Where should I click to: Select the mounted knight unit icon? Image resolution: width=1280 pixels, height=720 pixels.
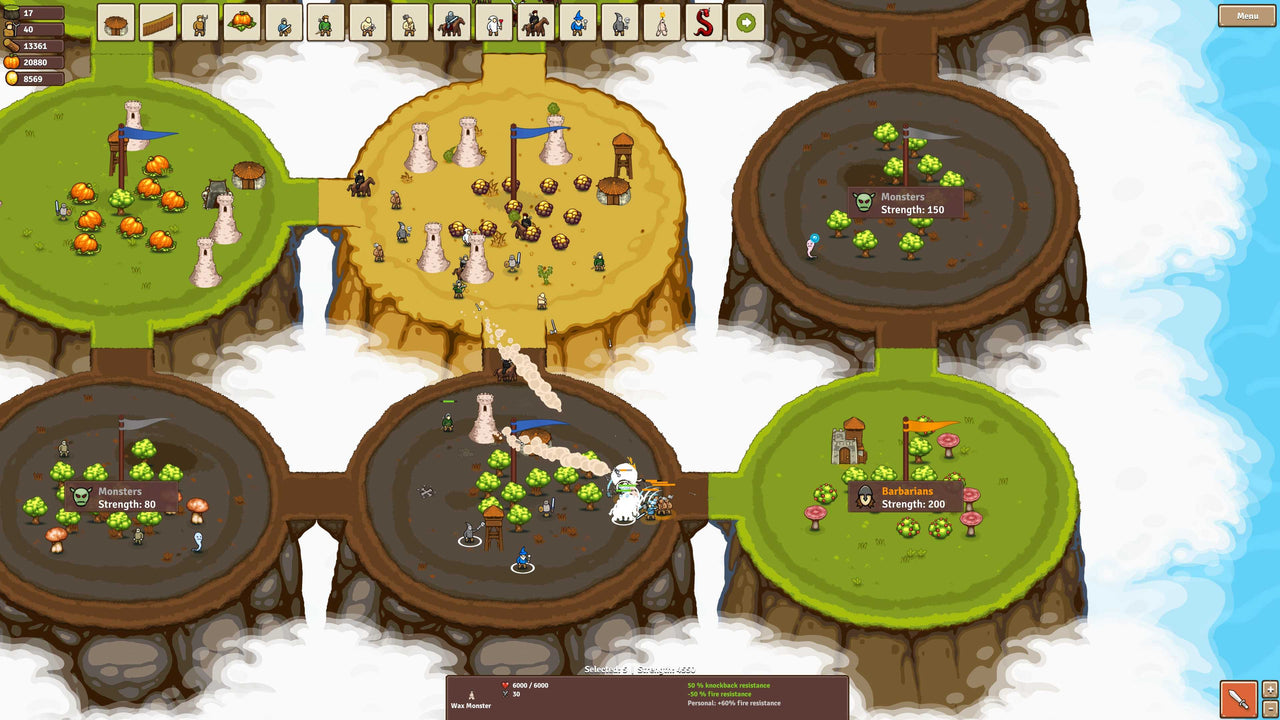click(451, 22)
